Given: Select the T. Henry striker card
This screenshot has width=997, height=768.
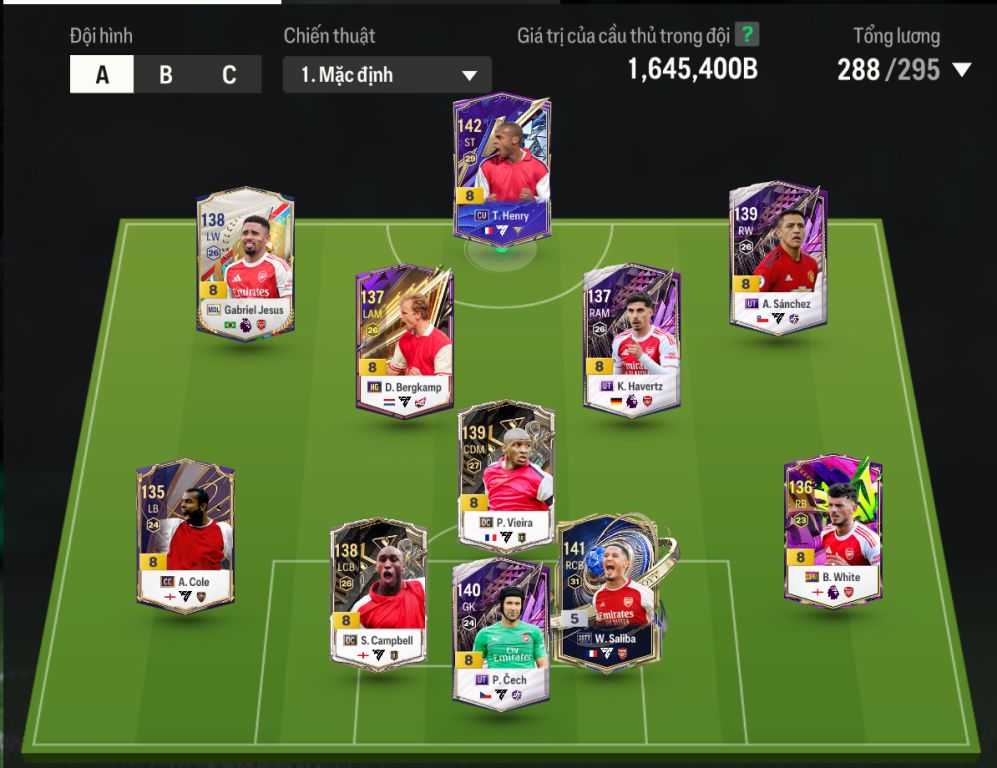Looking at the screenshot, I should coord(501,167).
